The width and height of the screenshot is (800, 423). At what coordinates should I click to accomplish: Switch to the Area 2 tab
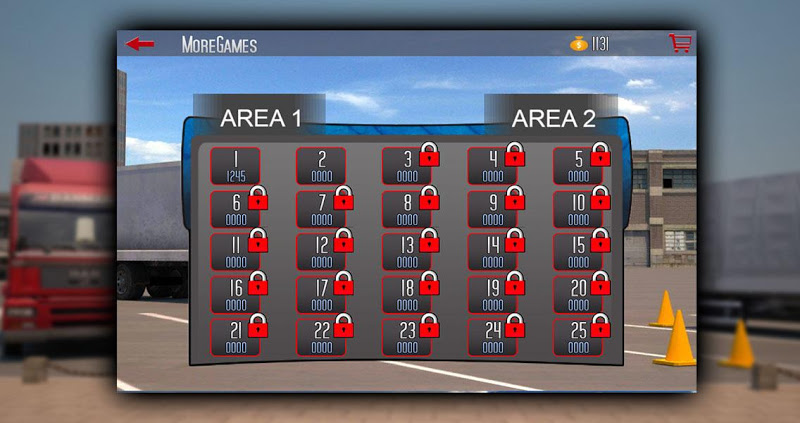(x=553, y=119)
